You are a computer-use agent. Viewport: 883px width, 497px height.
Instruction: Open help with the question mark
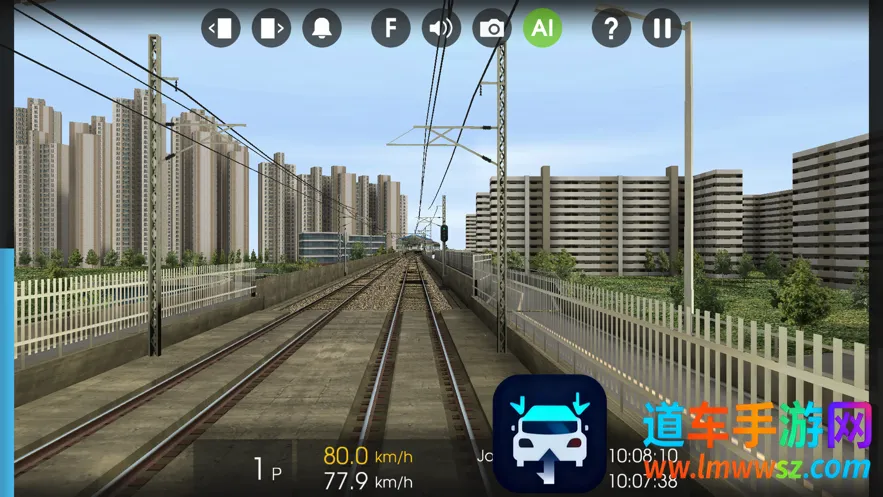click(611, 28)
